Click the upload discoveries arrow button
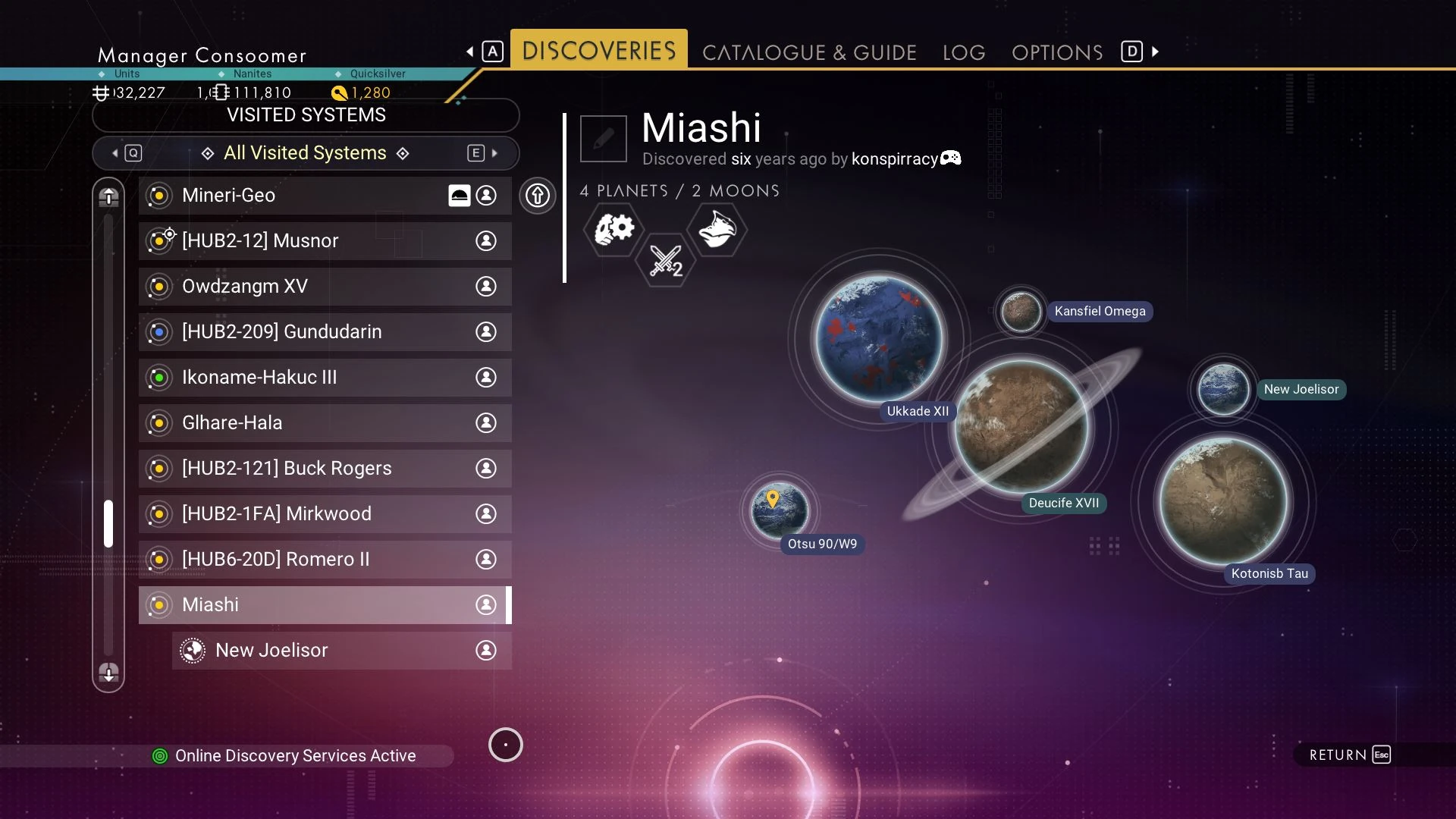 coord(538,196)
